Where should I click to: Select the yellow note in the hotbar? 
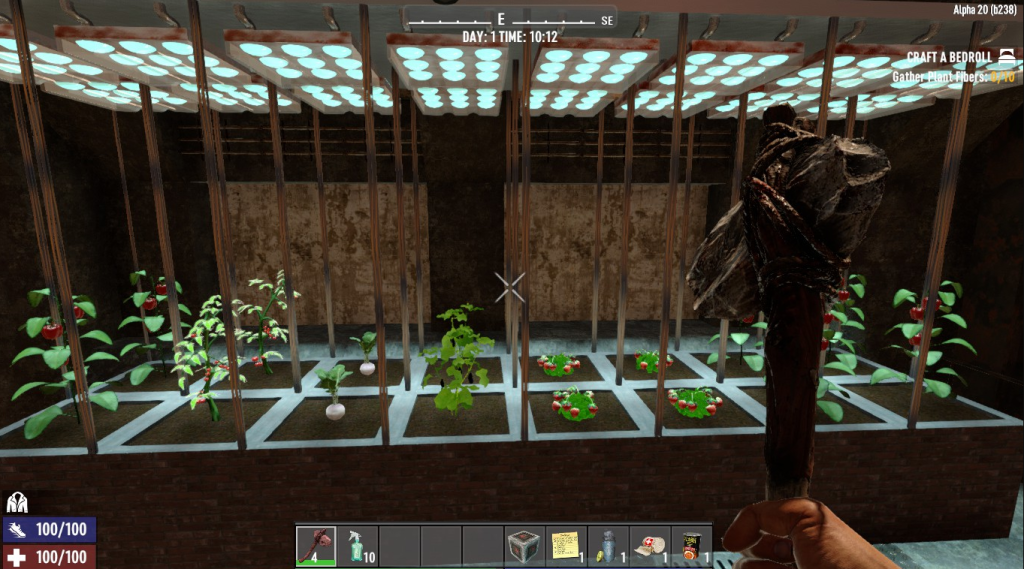566,546
